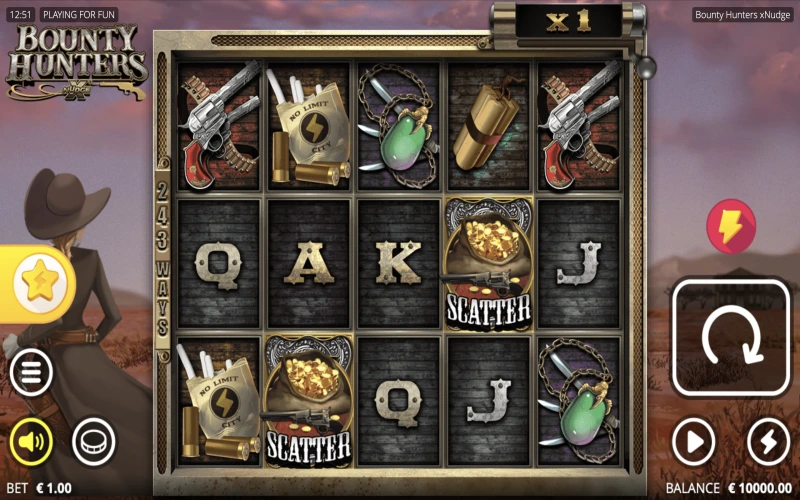Open bet size coin selector
800x500 pixels.
94,441
